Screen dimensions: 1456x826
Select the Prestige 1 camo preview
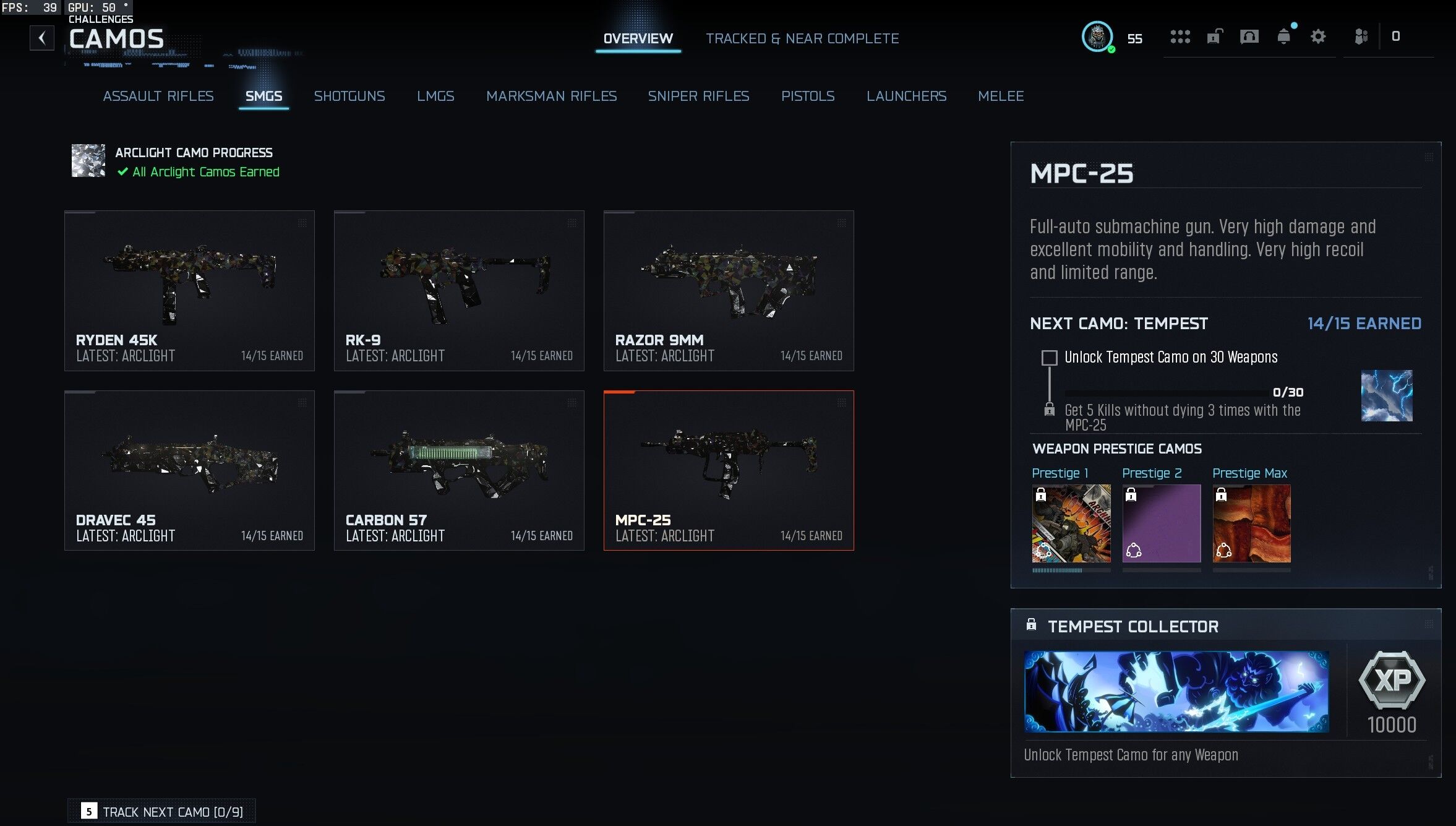point(1071,523)
